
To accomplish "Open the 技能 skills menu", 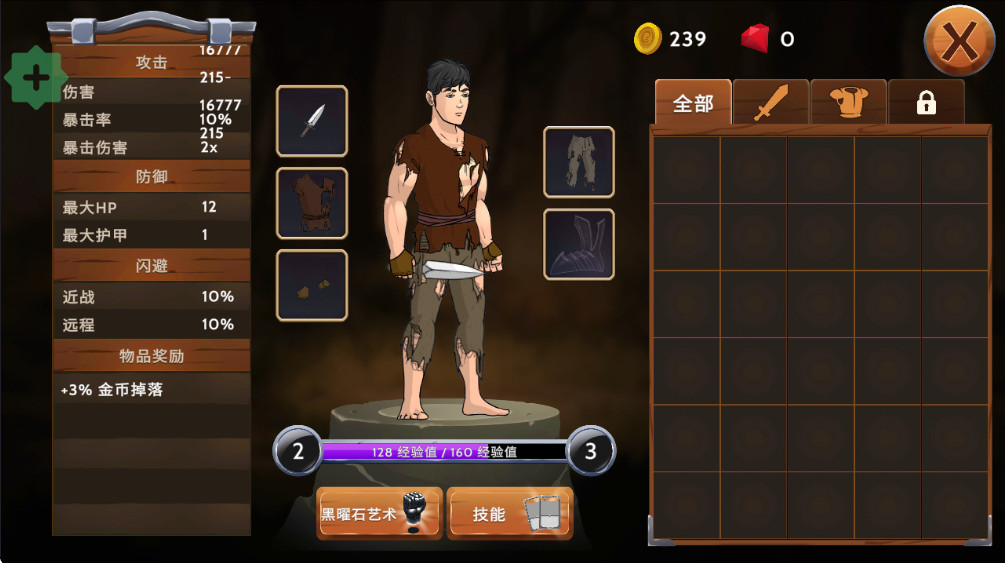I will pyautogui.click(x=509, y=514).
